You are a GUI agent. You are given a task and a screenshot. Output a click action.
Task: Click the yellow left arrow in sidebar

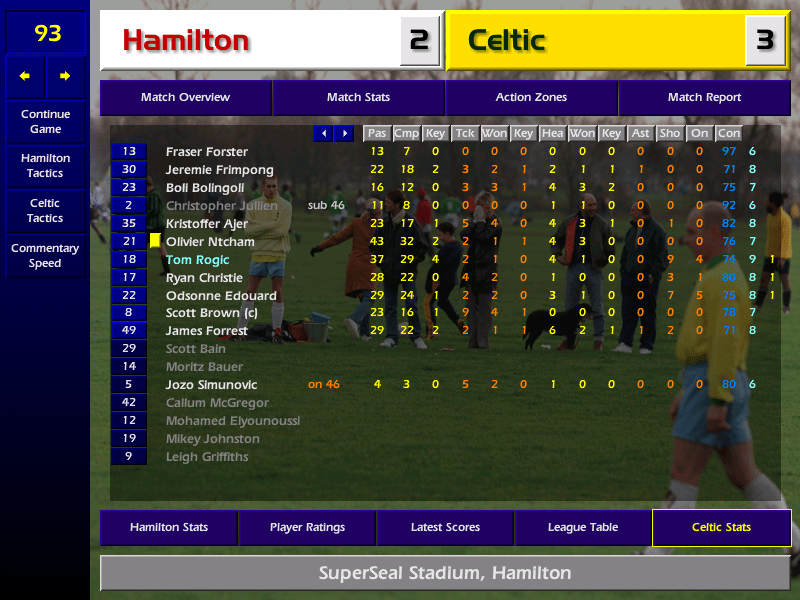(25, 76)
